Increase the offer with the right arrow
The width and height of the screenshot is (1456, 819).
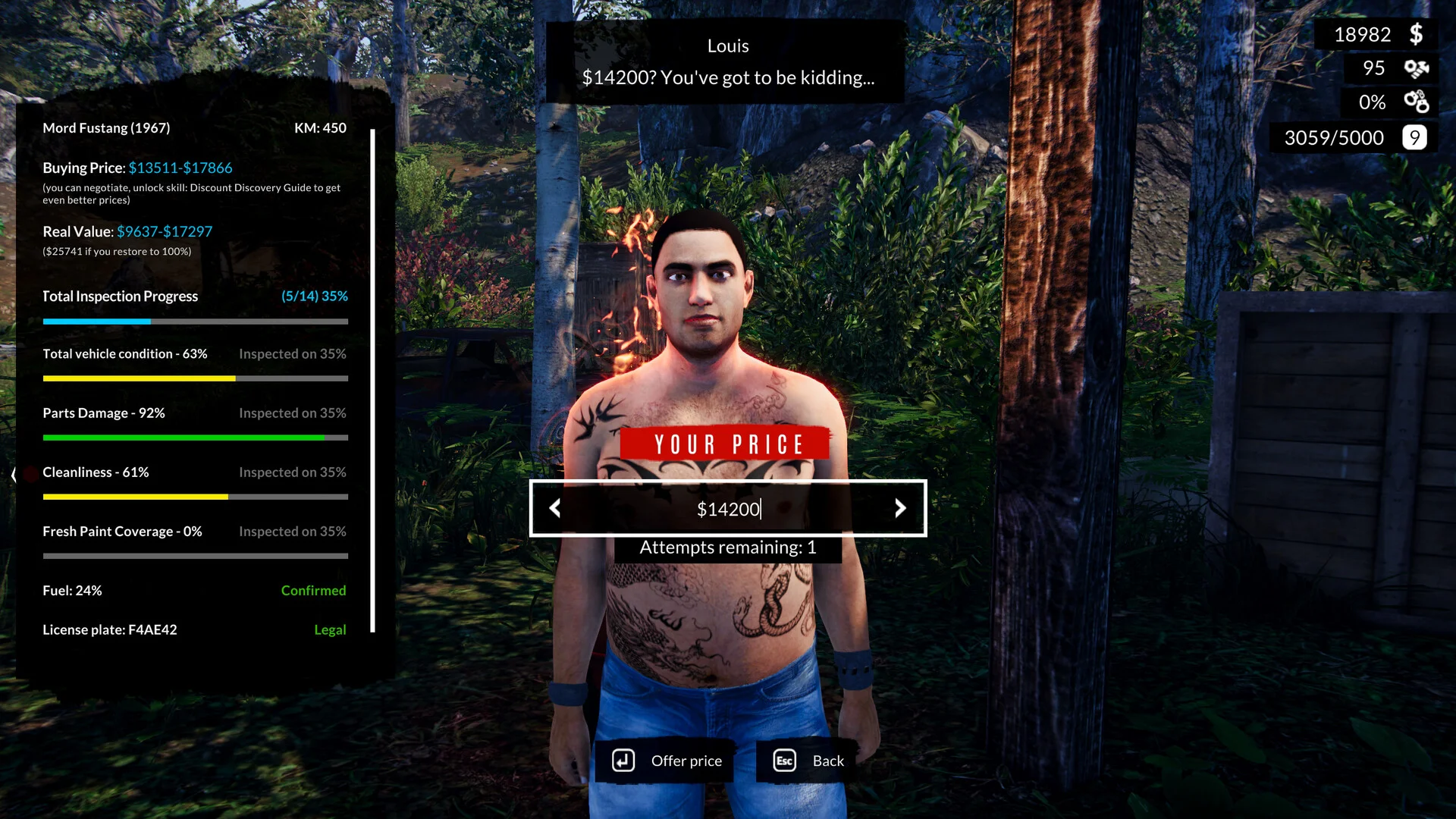click(900, 508)
